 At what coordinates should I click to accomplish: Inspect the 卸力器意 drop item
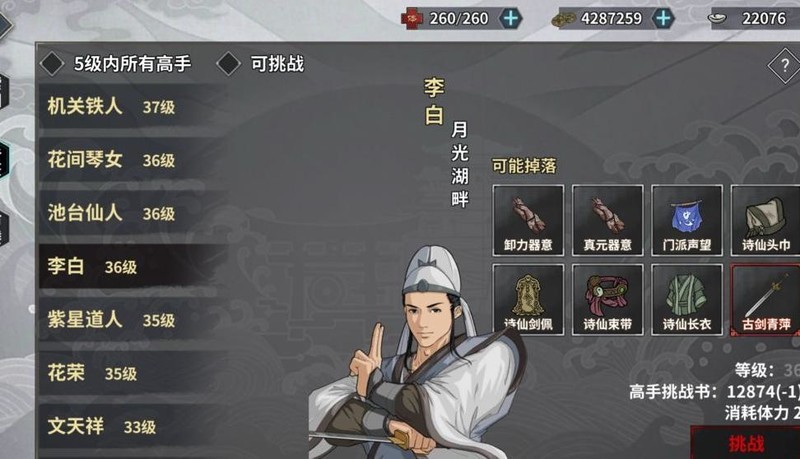[x=527, y=219]
